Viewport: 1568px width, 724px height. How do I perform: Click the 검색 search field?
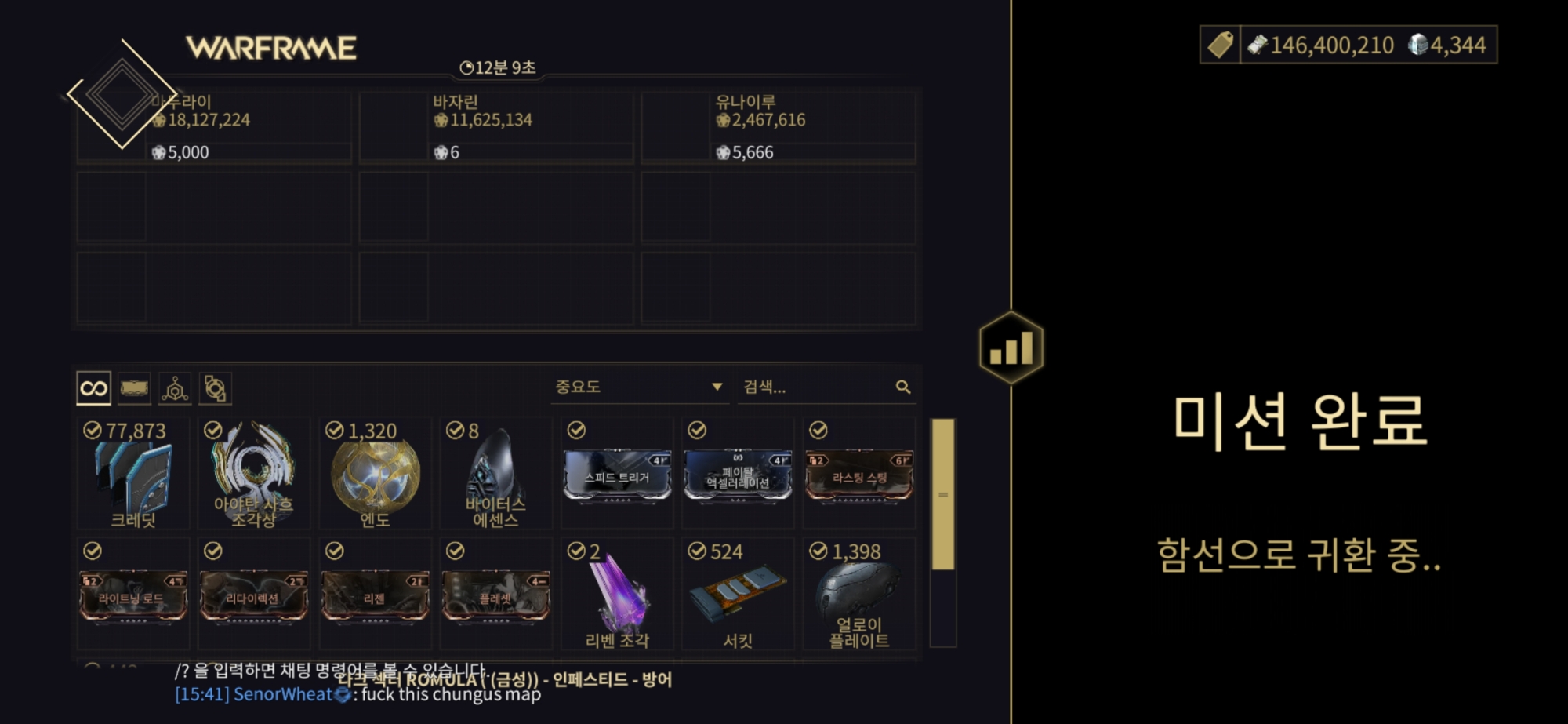pyautogui.click(x=815, y=387)
